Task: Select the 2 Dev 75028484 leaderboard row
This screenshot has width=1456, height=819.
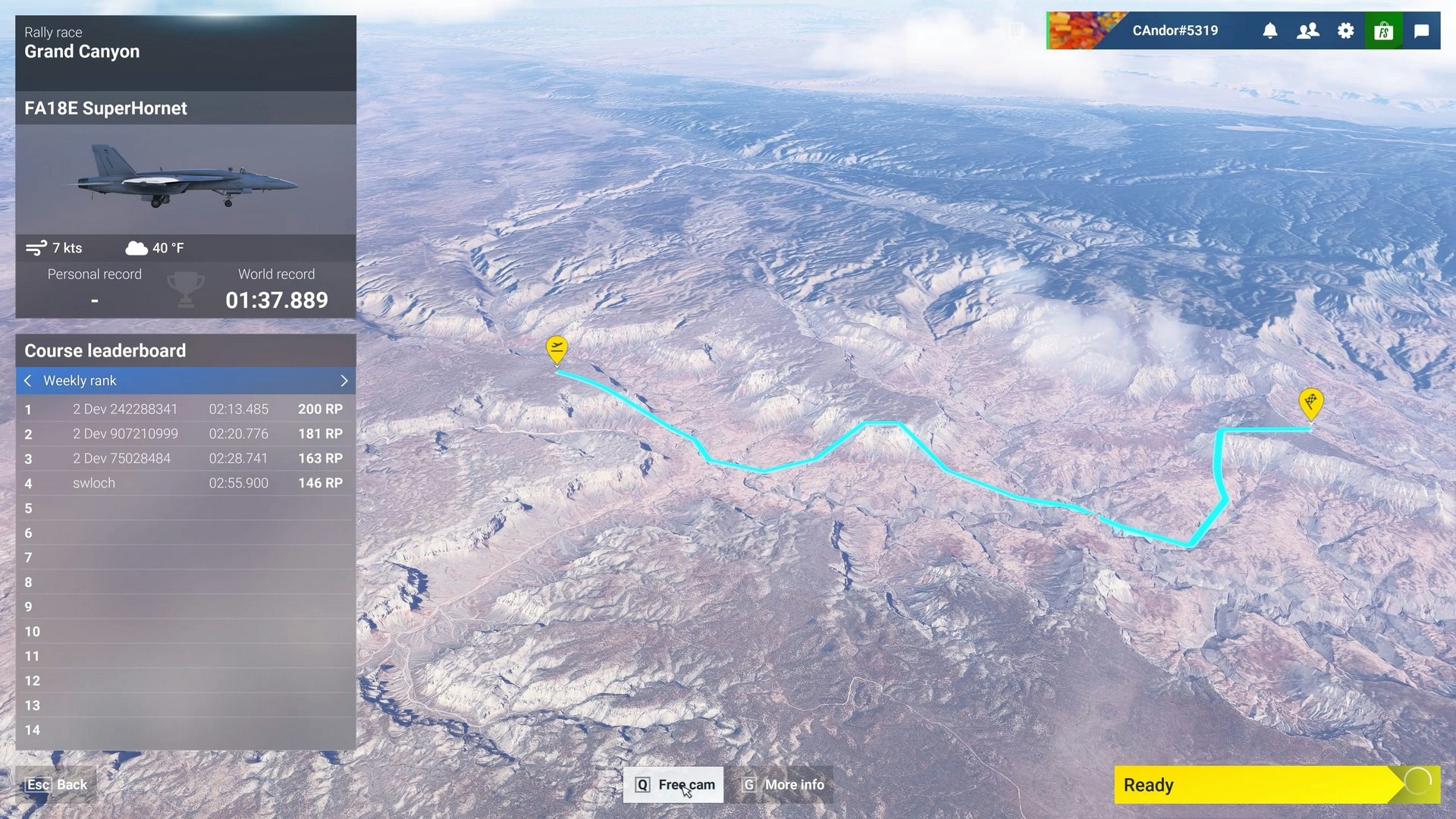Action: click(x=186, y=459)
